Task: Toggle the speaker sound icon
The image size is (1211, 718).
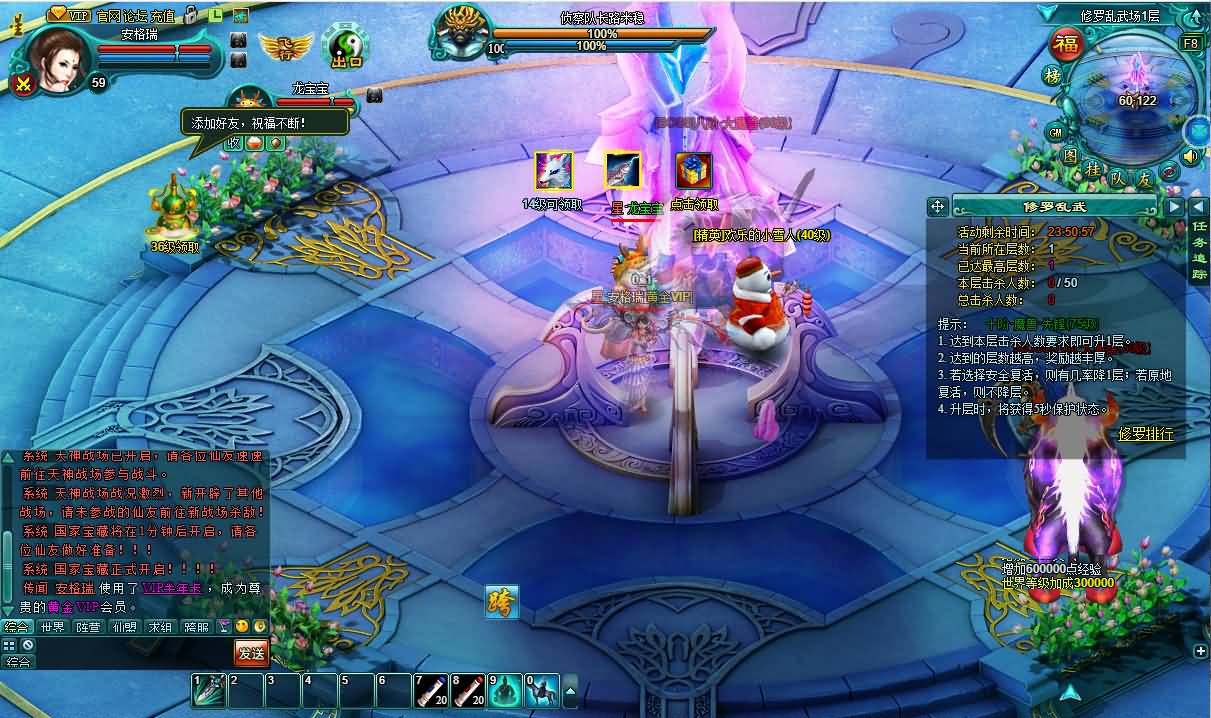Action: (1190, 156)
